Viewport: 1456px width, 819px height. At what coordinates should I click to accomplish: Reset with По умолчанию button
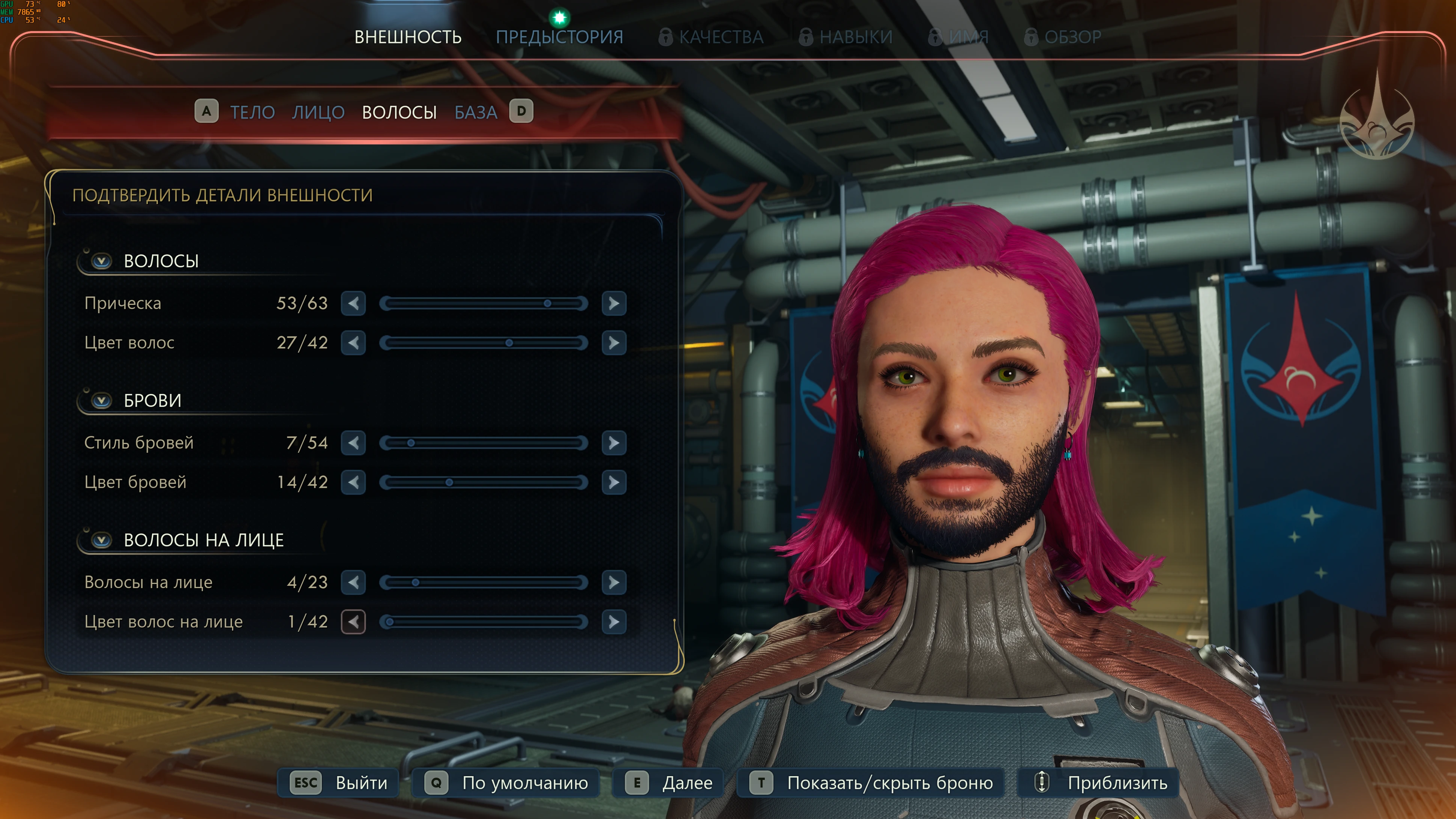(x=506, y=783)
